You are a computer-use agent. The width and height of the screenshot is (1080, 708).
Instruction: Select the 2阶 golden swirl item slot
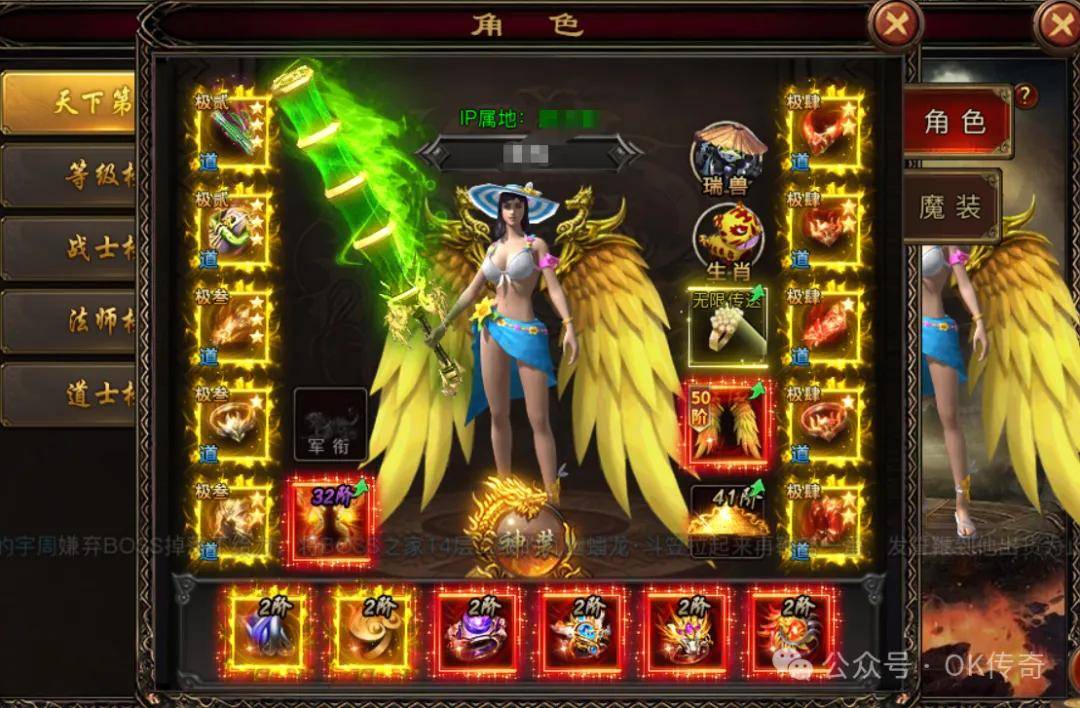(371, 630)
